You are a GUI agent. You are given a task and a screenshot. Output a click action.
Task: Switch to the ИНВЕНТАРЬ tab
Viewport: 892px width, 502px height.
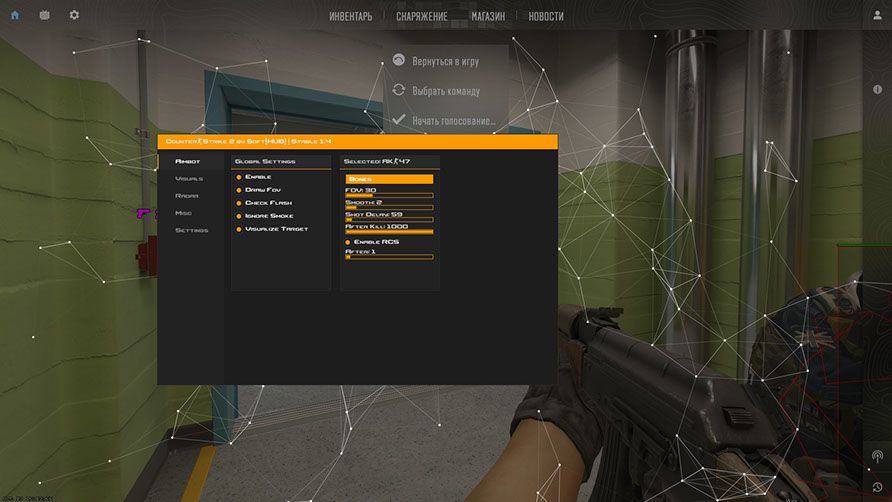pyautogui.click(x=350, y=16)
